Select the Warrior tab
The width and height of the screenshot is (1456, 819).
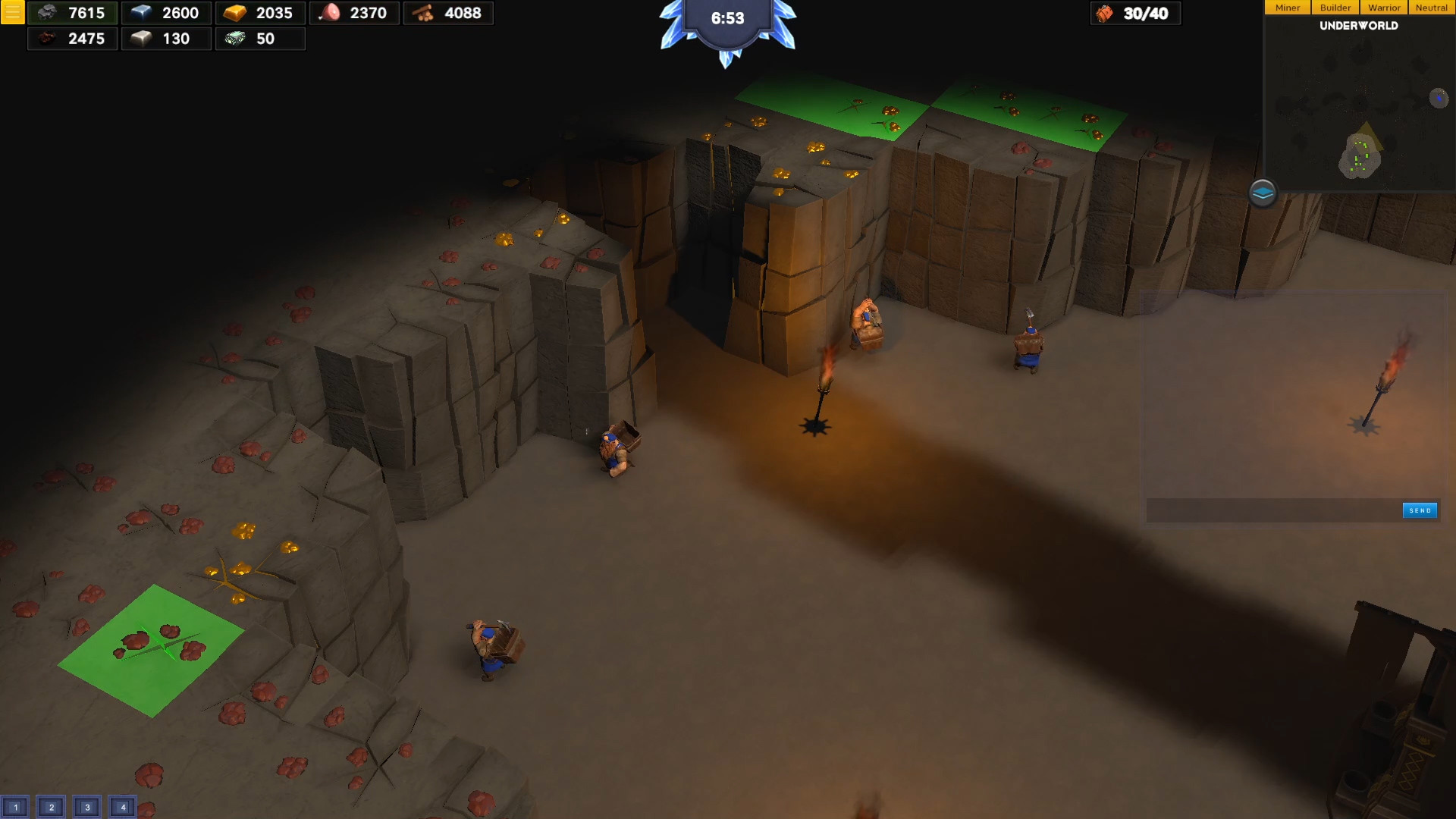click(x=1384, y=7)
